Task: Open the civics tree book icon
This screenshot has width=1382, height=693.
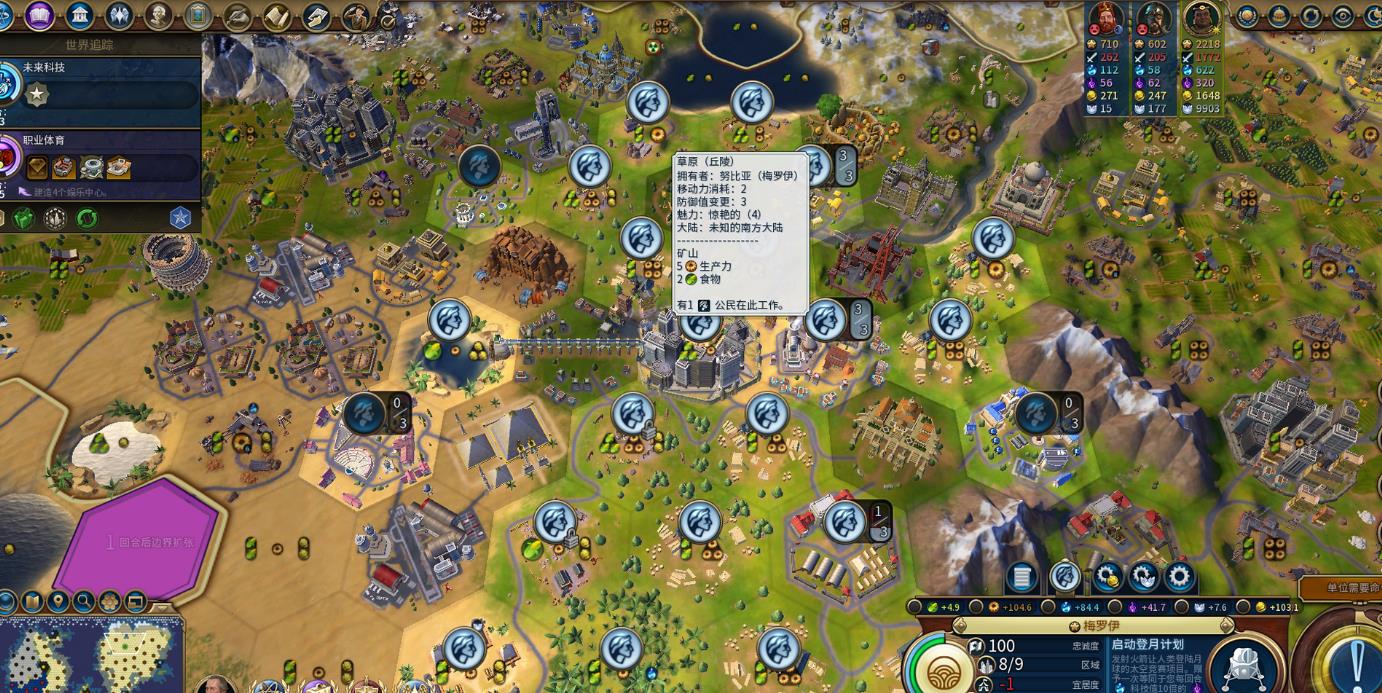Action: 39,15
